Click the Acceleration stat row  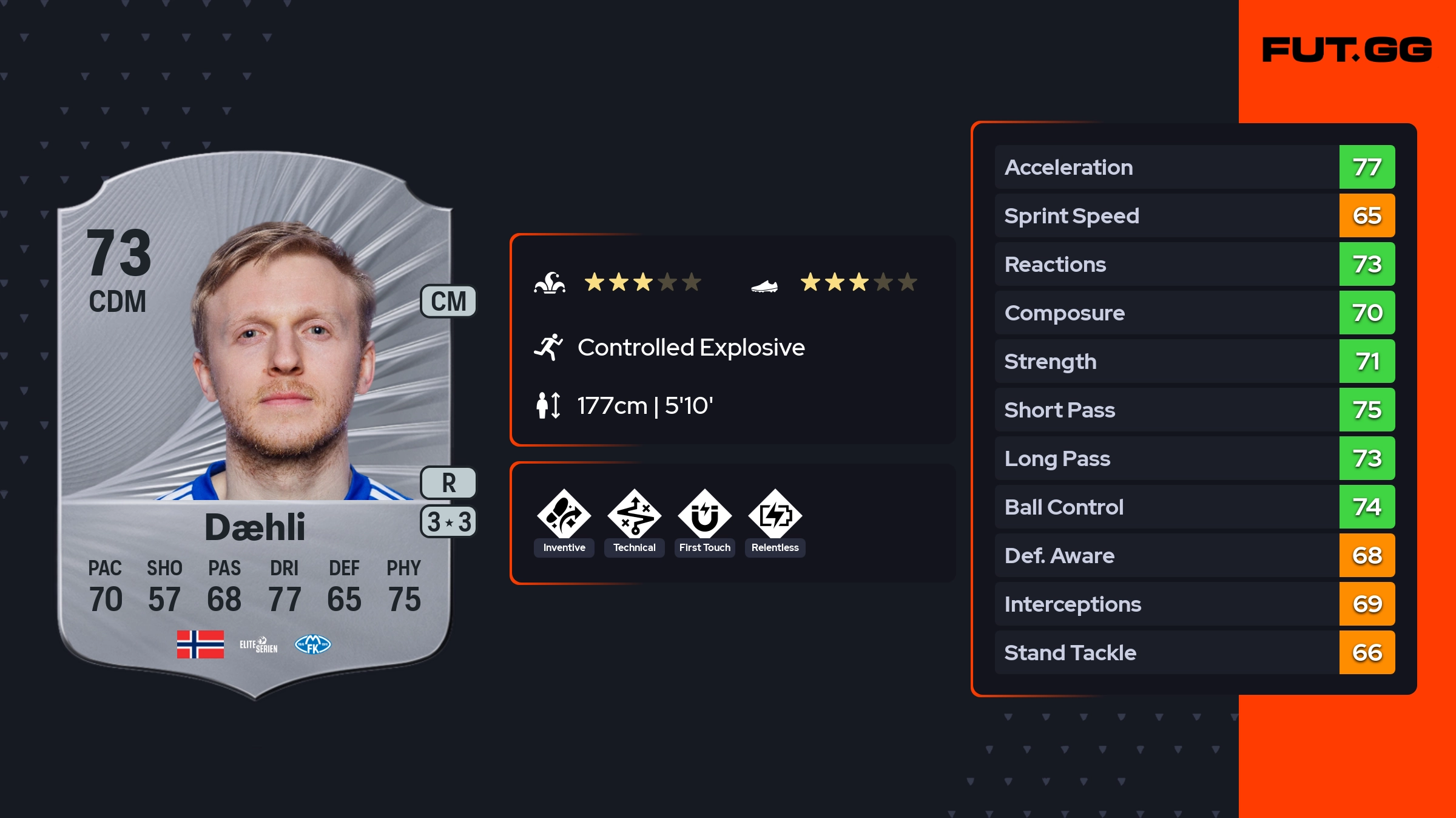click(1195, 167)
